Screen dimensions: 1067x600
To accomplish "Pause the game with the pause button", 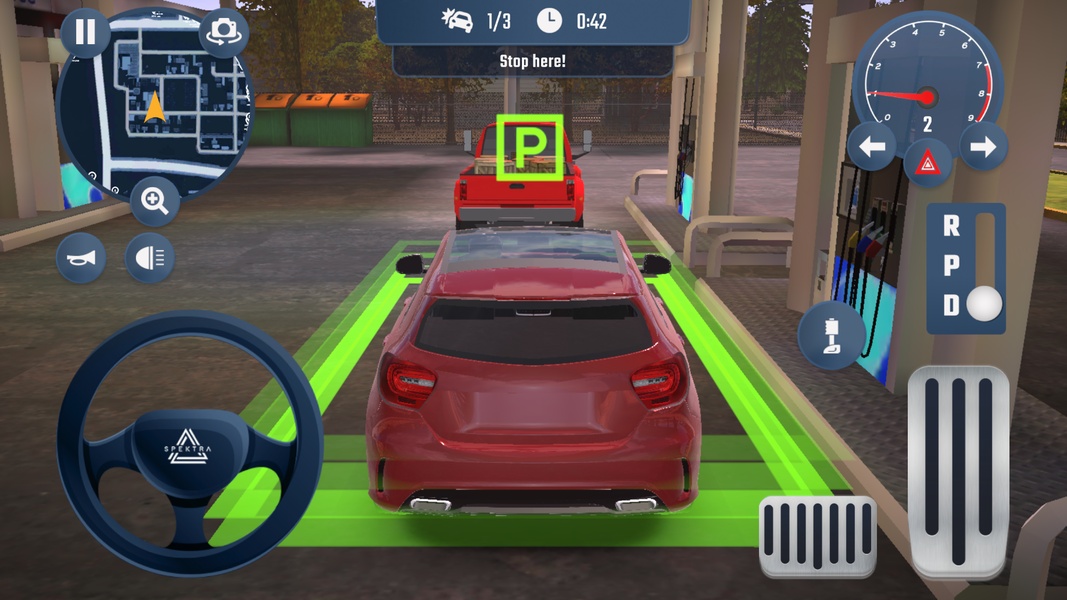I will [85, 32].
